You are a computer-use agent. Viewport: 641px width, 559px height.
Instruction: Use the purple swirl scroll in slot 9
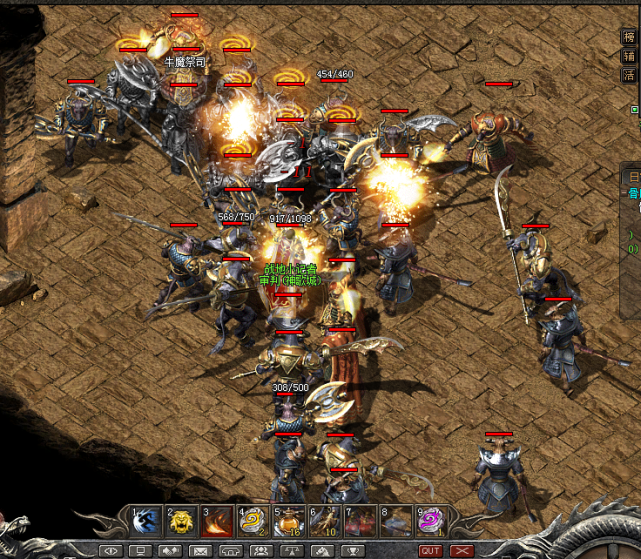(x=431, y=521)
